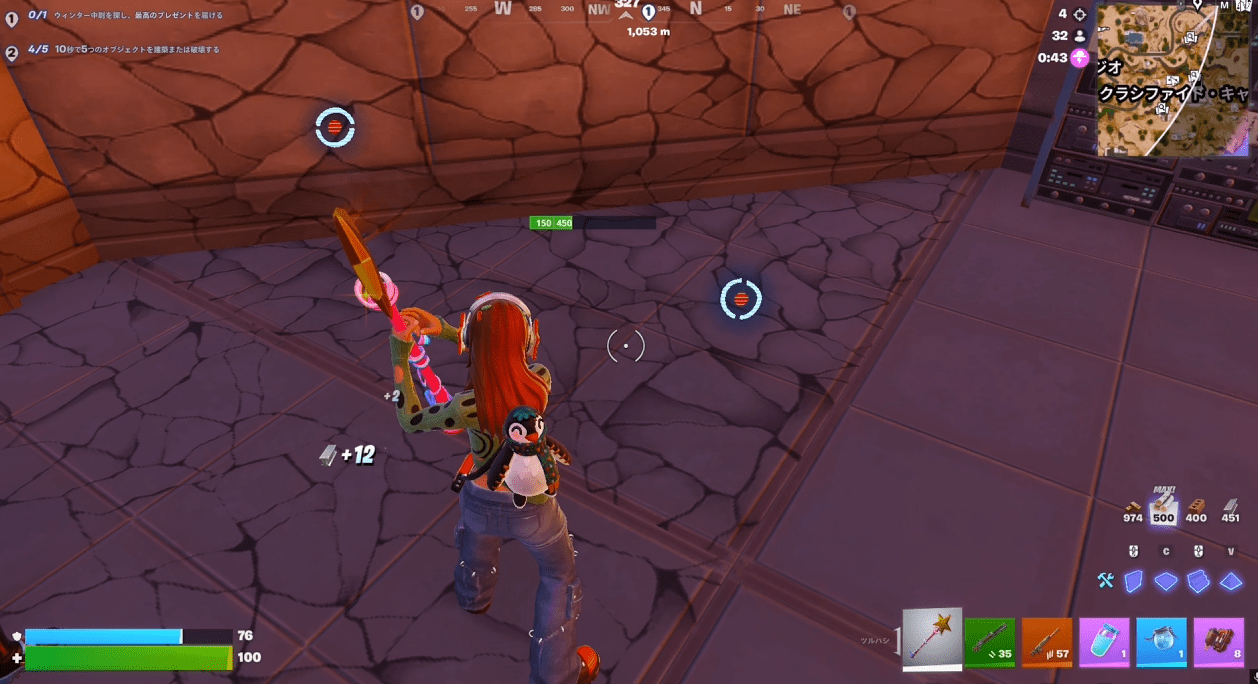Choose the pyramid roof building piece
This screenshot has height=684, width=1258.
pos(1231,581)
